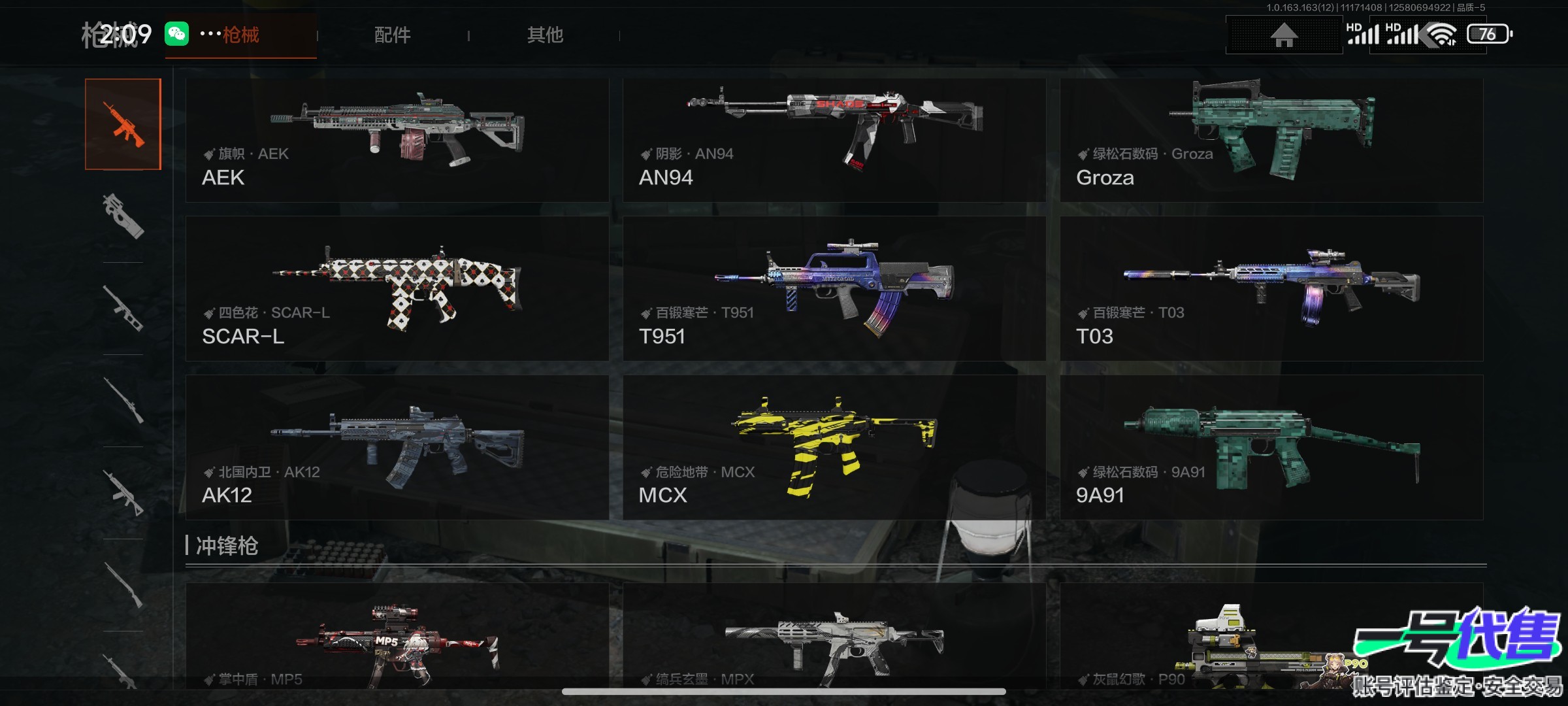
Task: Select the AEK rifle skin card
Action: pos(397,140)
